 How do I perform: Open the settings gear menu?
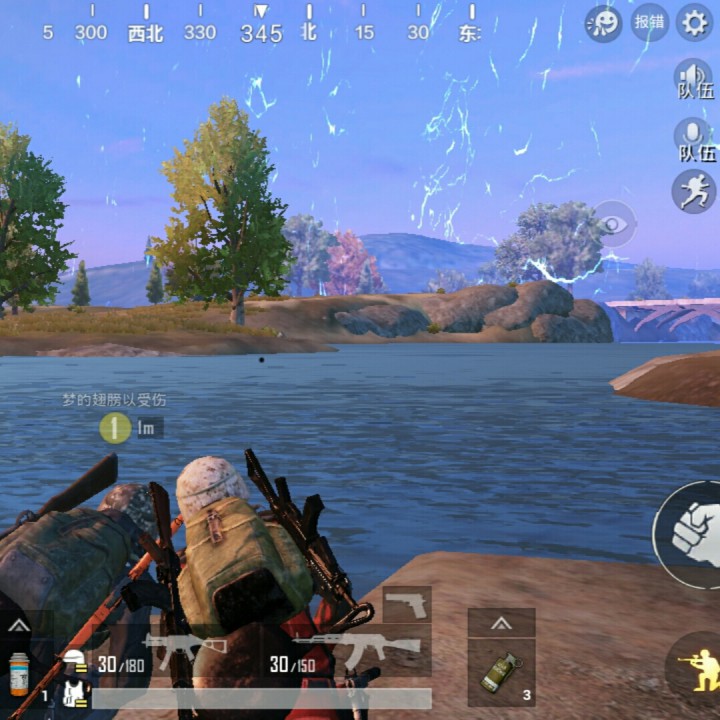coord(694,22)
